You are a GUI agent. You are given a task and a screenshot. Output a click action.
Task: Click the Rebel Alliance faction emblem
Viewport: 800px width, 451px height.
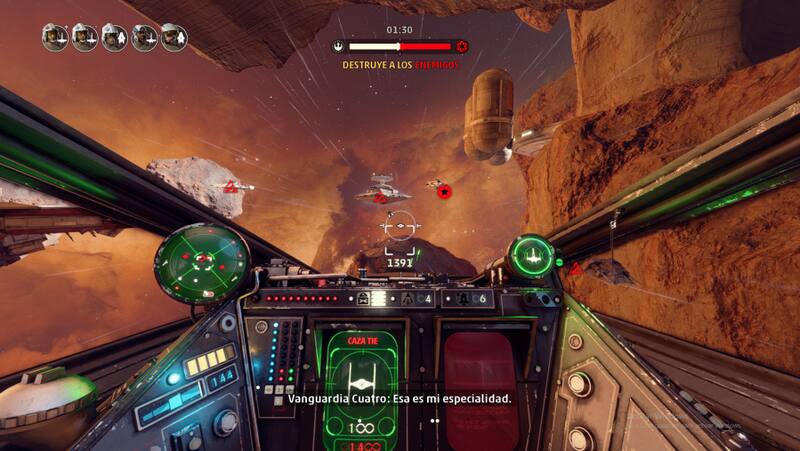click(340, 46)
